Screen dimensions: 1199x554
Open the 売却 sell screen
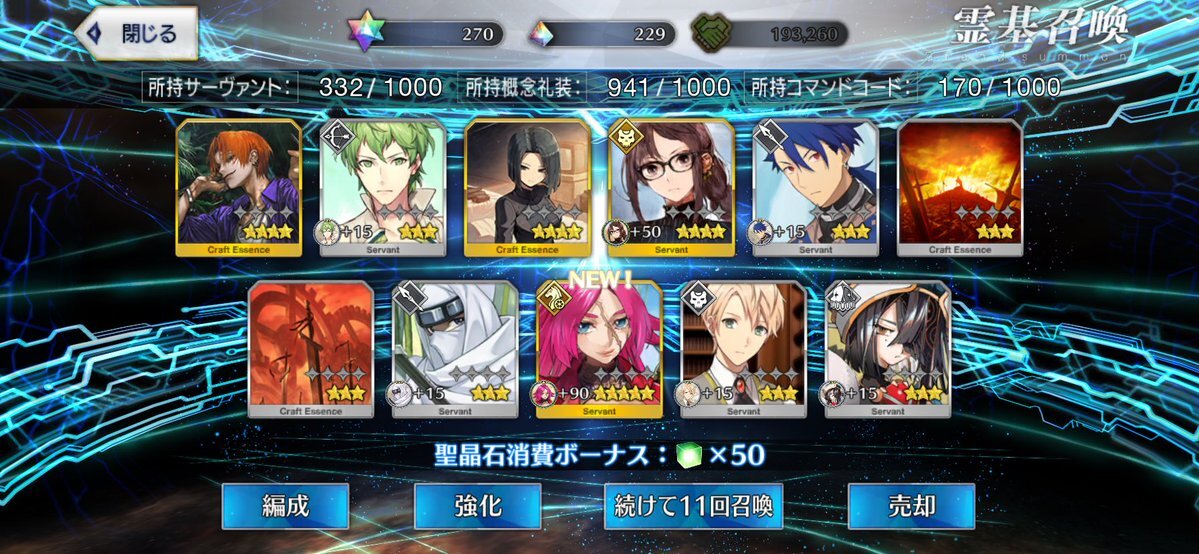(911, 506)
